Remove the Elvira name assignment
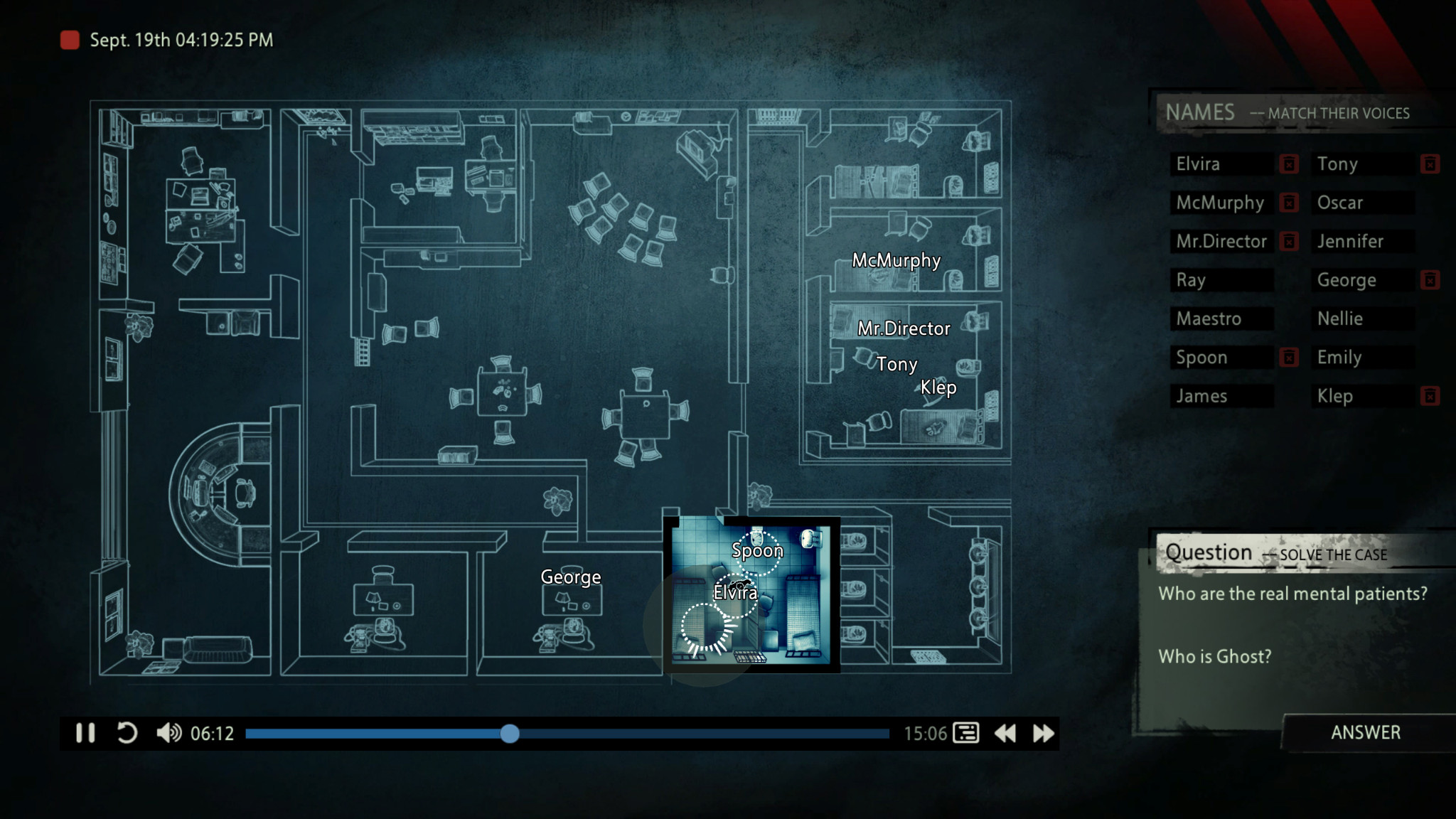 (x=1288, y=164)
